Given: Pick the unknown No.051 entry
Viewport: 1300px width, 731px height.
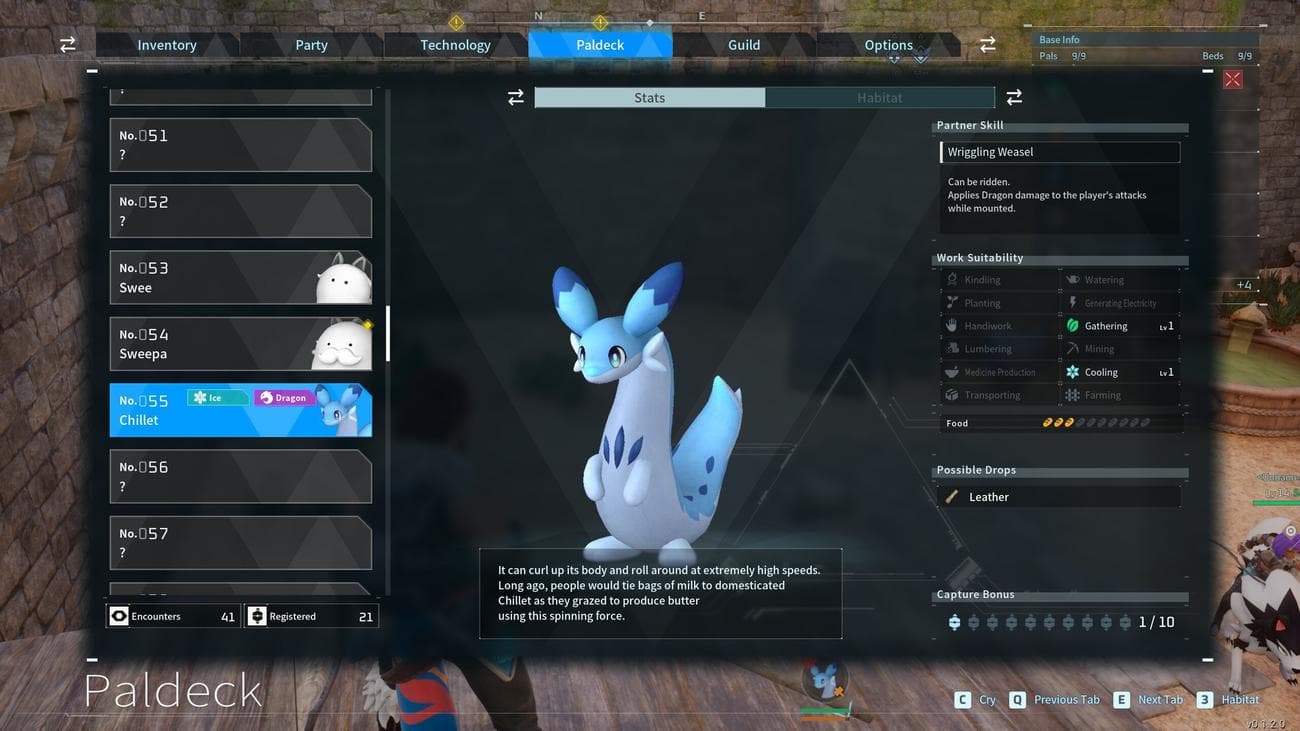Looking at the screenshot, I should tap(240, 145).
